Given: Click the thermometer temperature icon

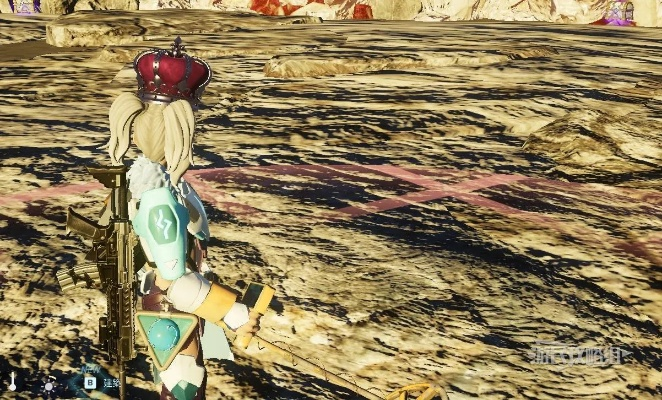Looking at the screenshot, I should [x=13, y=383].
